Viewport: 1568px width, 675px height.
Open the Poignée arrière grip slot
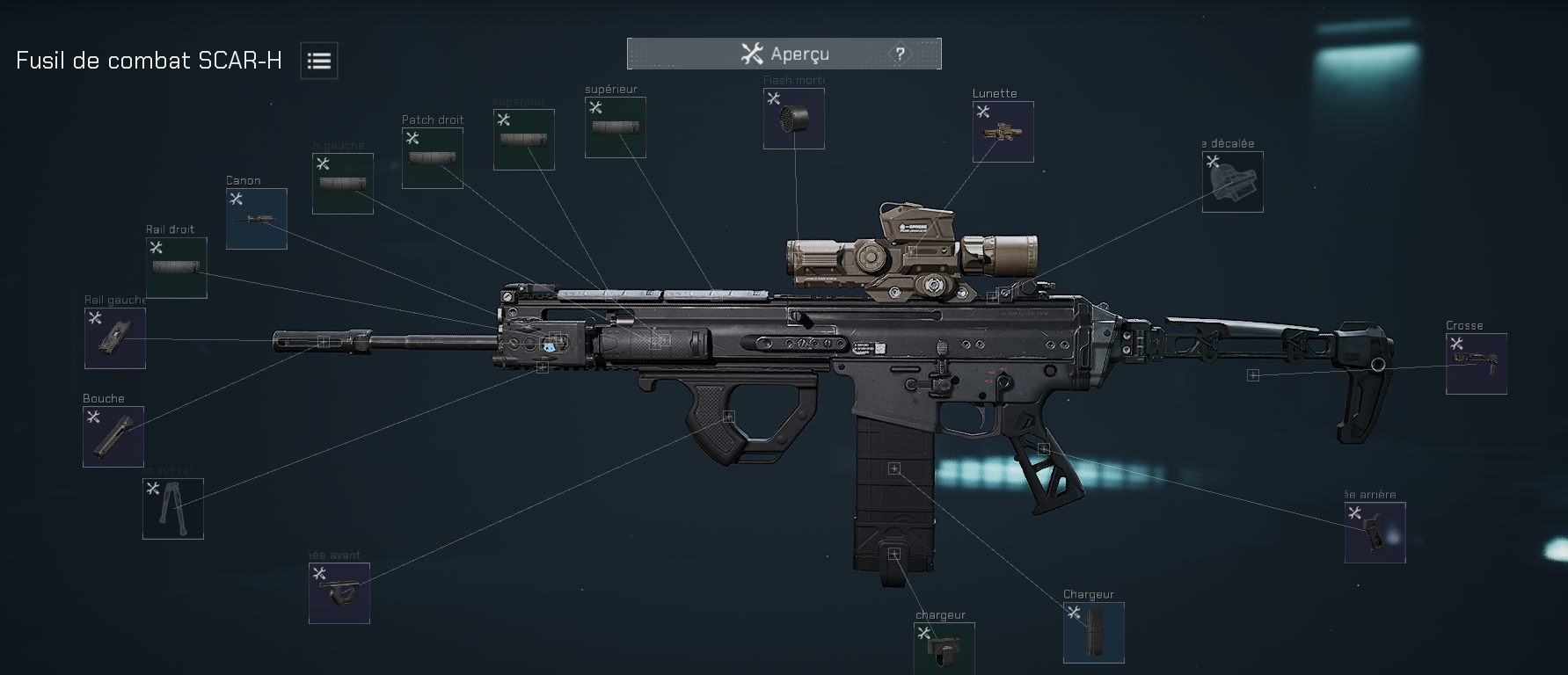point(1375,533)
